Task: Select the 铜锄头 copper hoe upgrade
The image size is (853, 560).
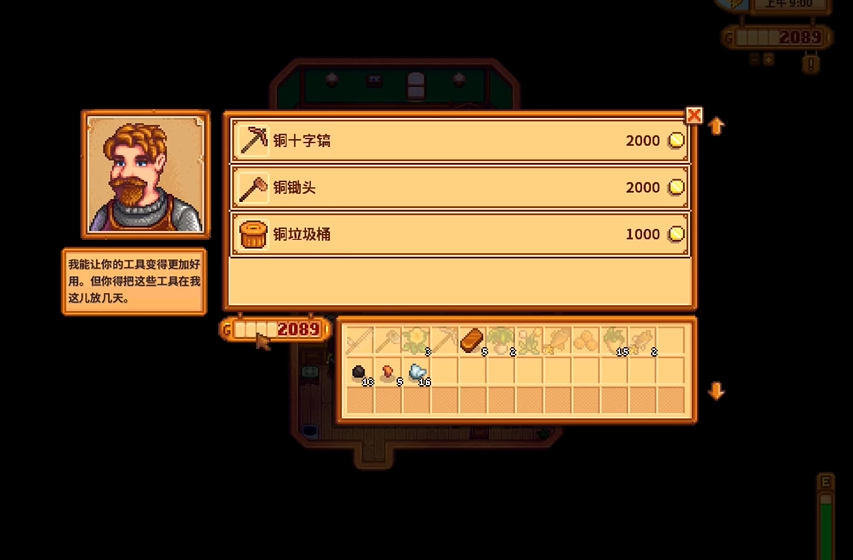Action: click(460, 188)
